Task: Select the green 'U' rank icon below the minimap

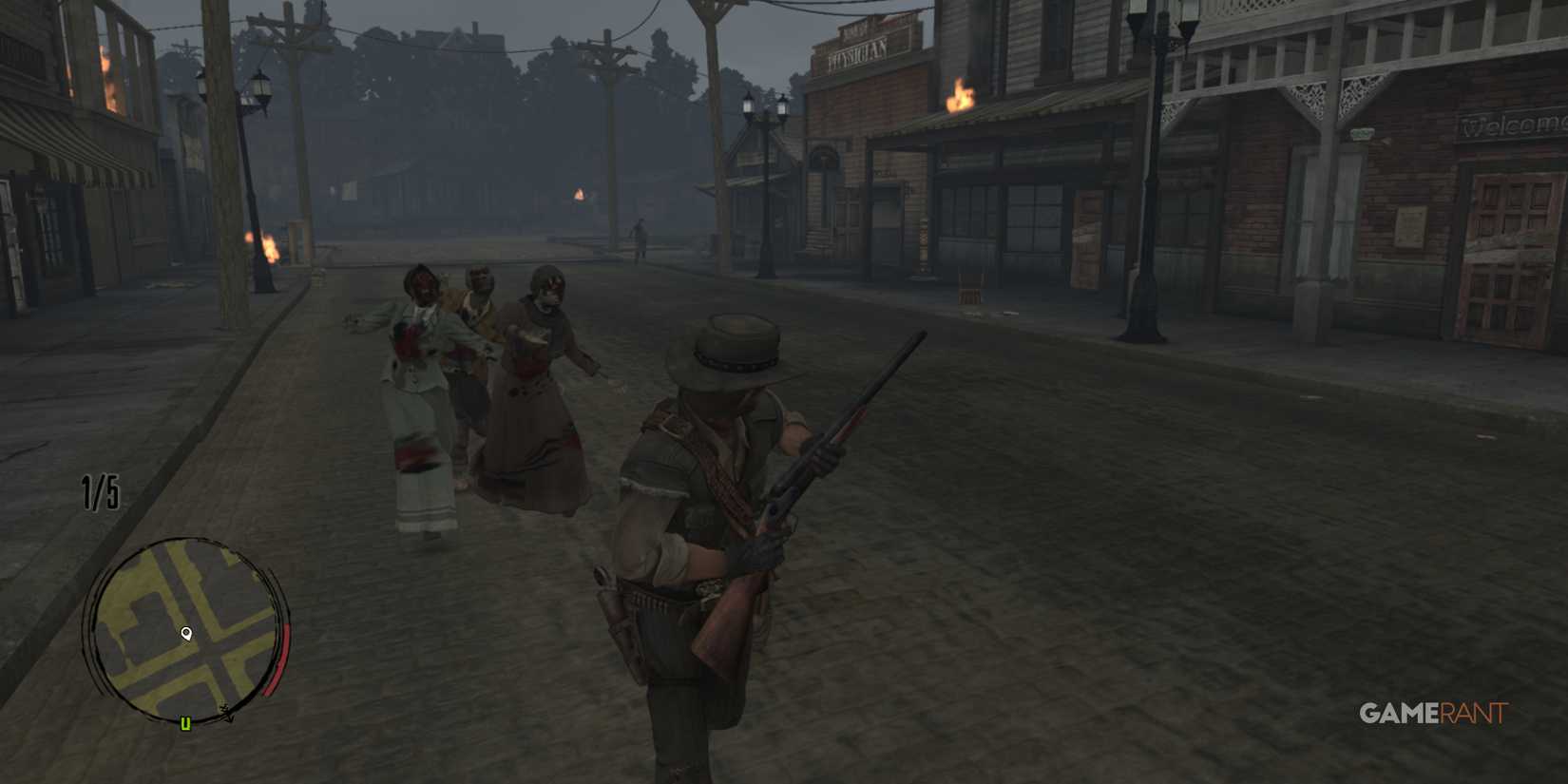Action: click(185, 724)
